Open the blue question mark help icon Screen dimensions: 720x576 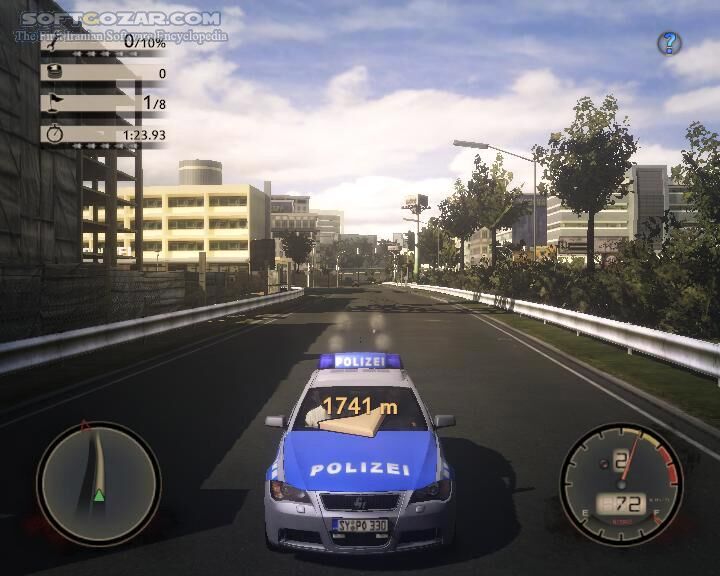(x=669, y=43)
